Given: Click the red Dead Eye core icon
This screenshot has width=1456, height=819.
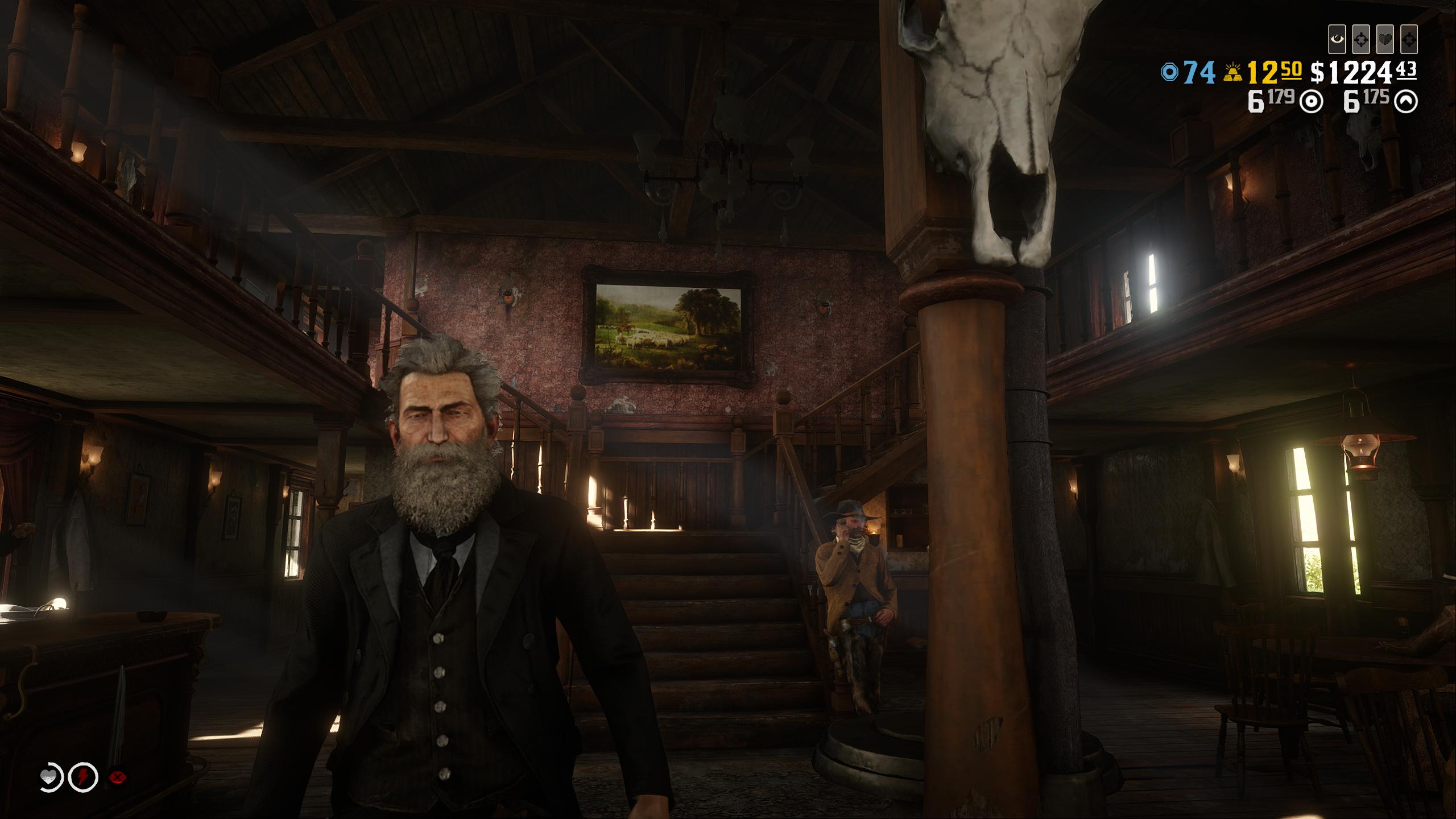Looking at the screenshot, I should click(118, 777).
